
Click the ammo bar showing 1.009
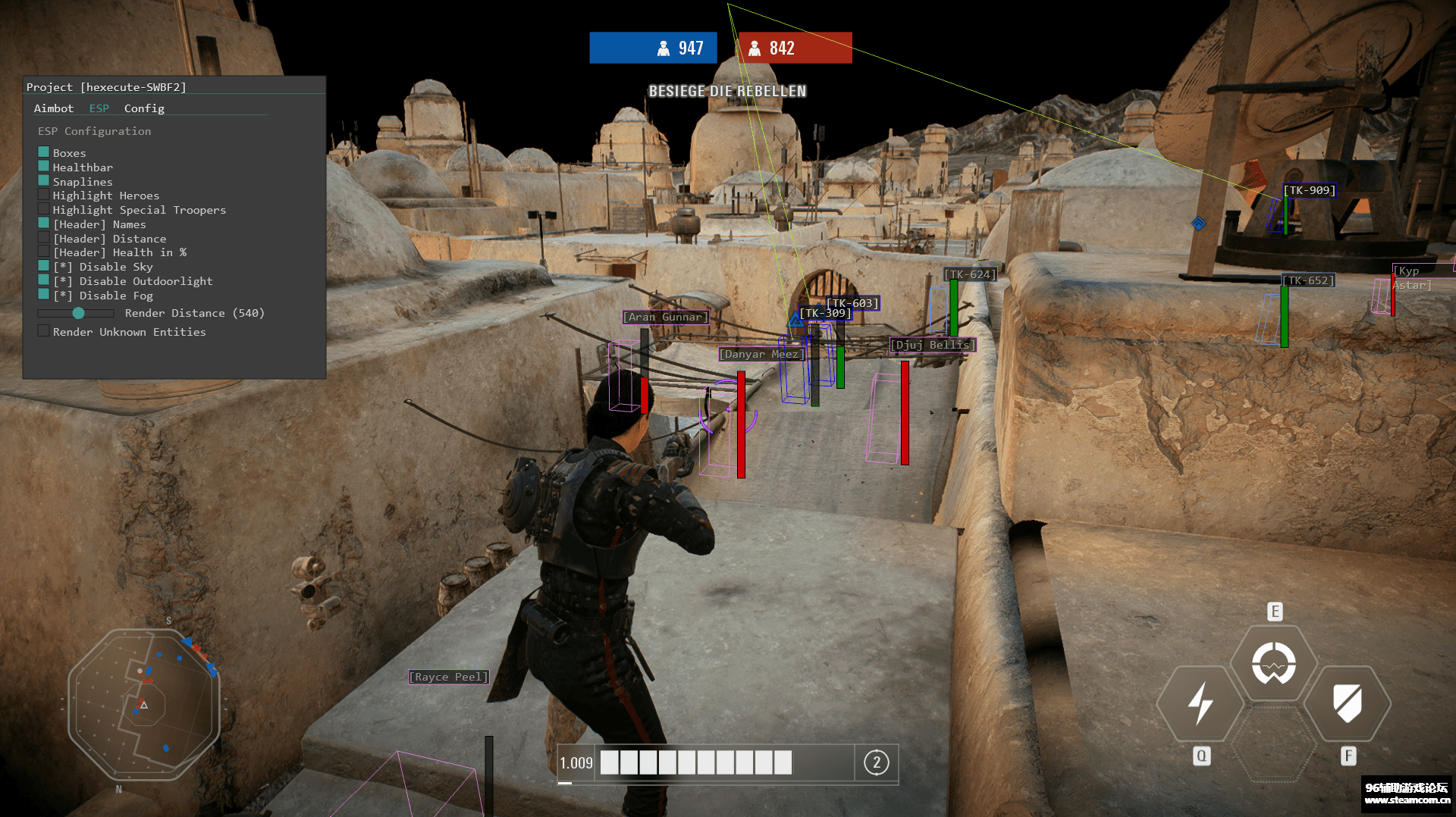694,762
